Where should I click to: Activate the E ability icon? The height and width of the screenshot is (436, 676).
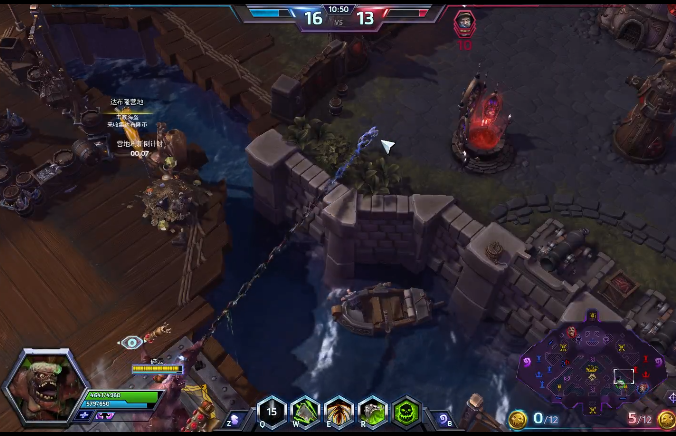[x=339, y=412]
